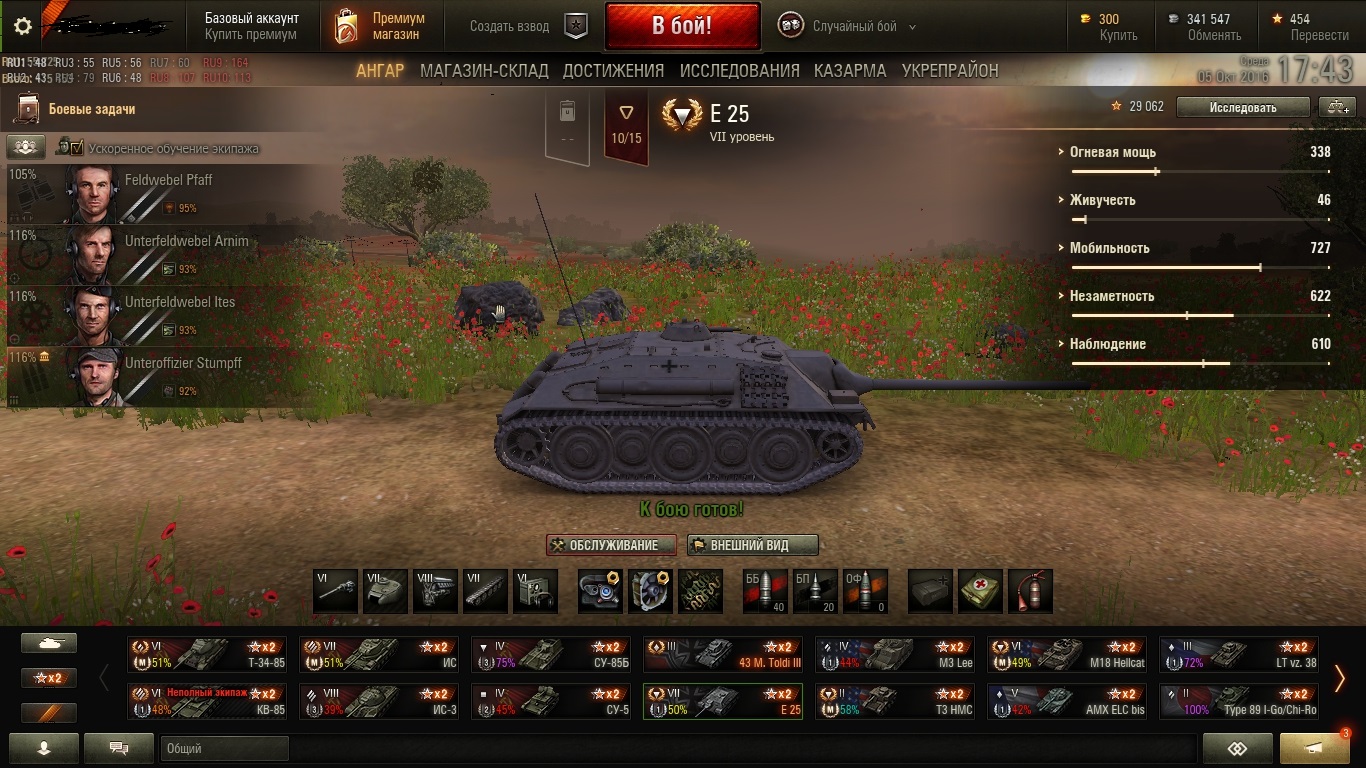Image resolution: width=1366 pixels, height=768 pixels.
Task: Click the Общий chat channel field
Action: click(x=224, y=748)
